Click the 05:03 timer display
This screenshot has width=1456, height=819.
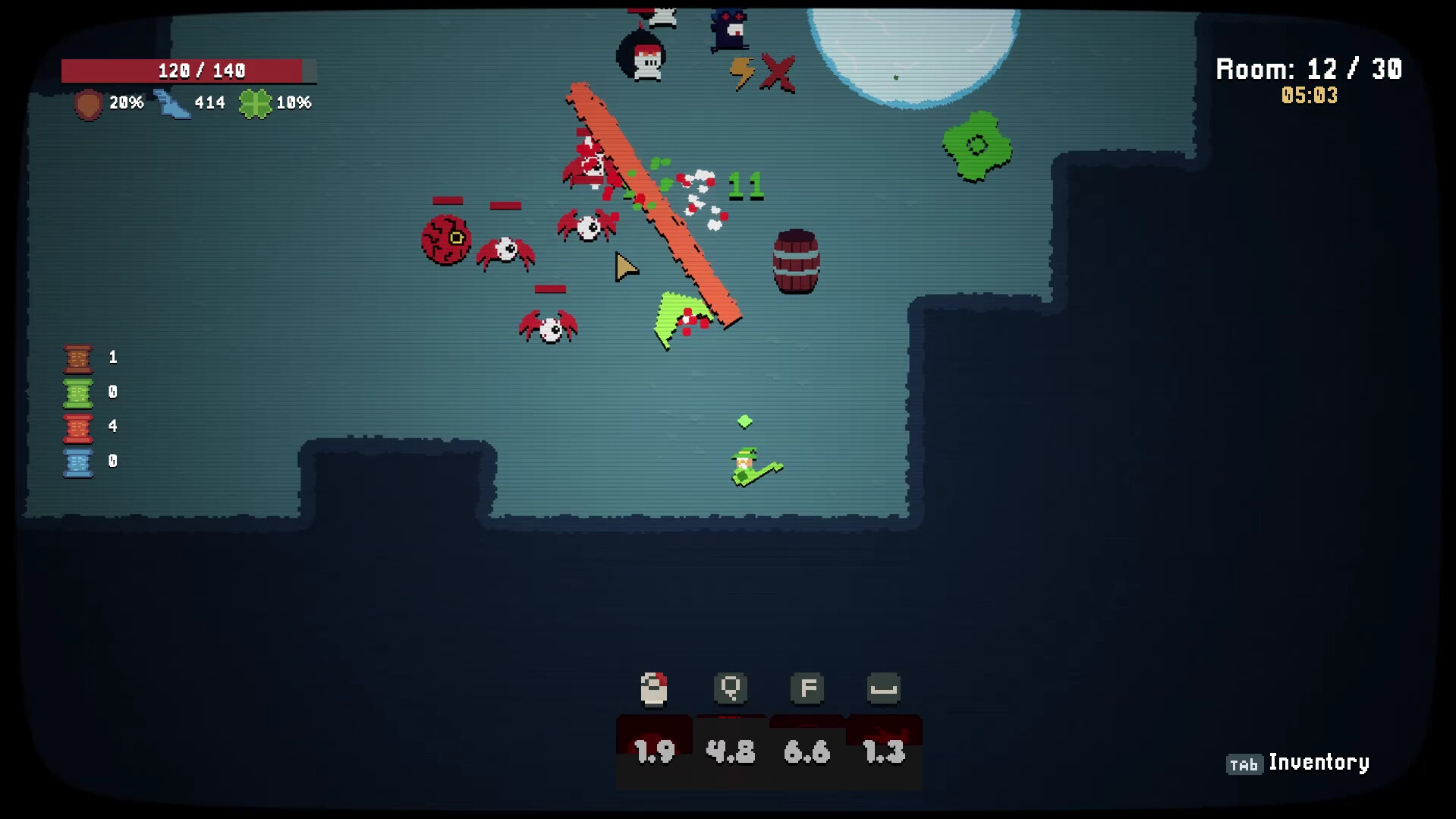[1310, 96]
